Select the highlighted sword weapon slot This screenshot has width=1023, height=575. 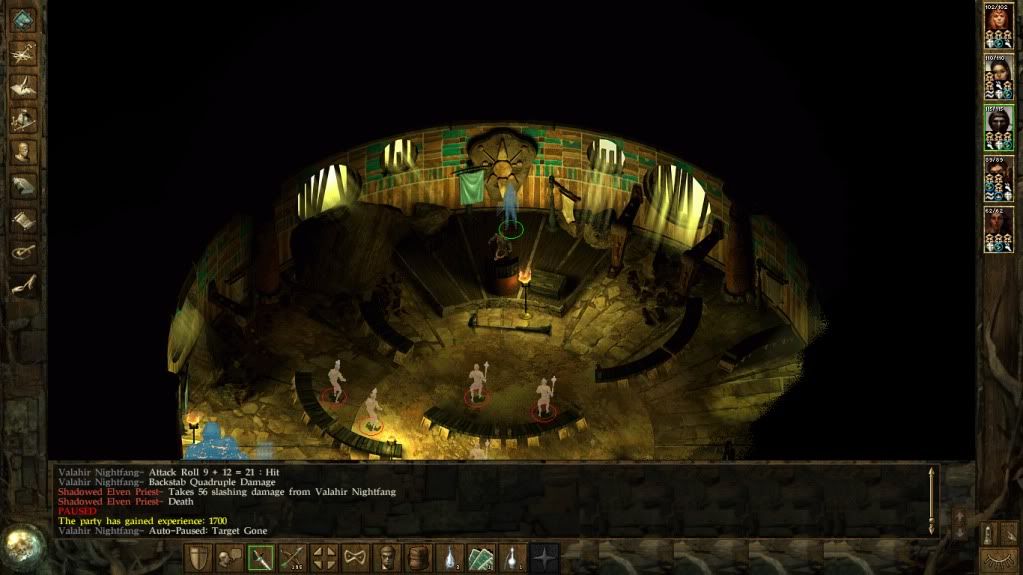261,558
